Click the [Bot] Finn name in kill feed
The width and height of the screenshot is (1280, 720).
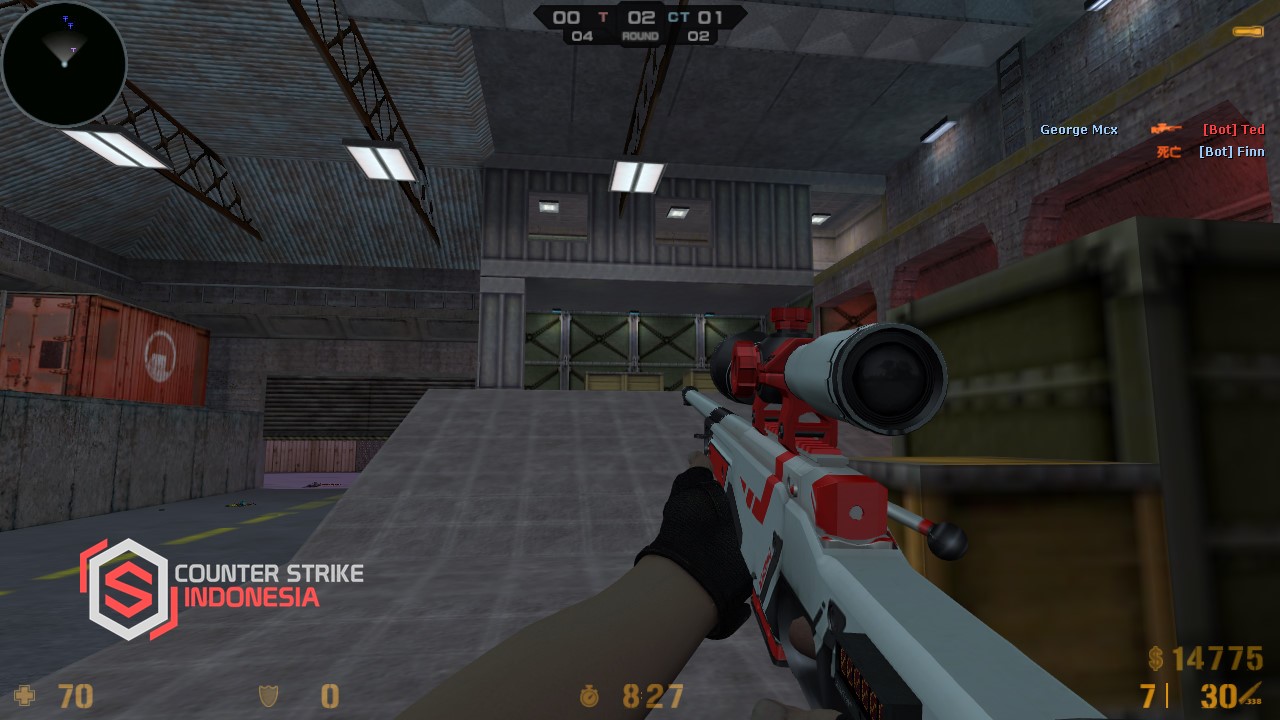point(1231,151)
